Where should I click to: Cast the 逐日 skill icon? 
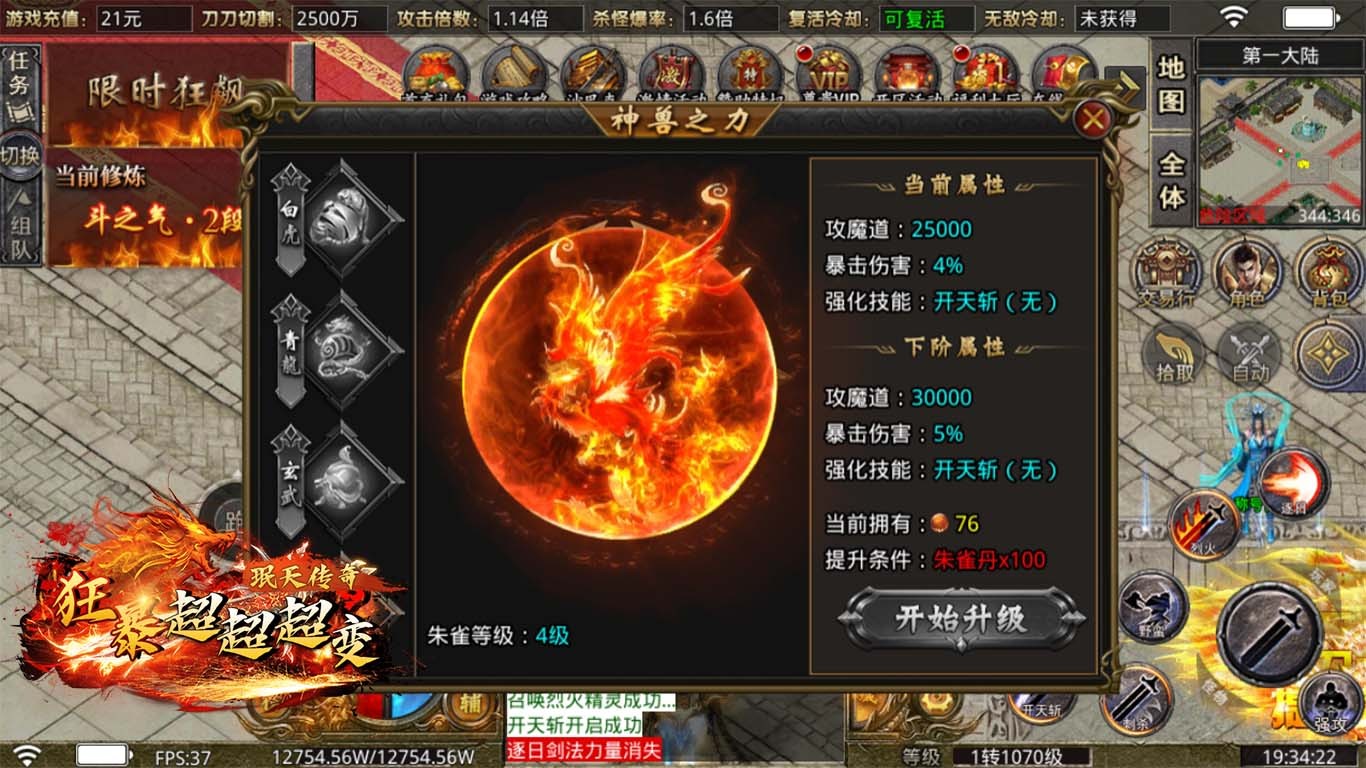(x=1296, y=485)
